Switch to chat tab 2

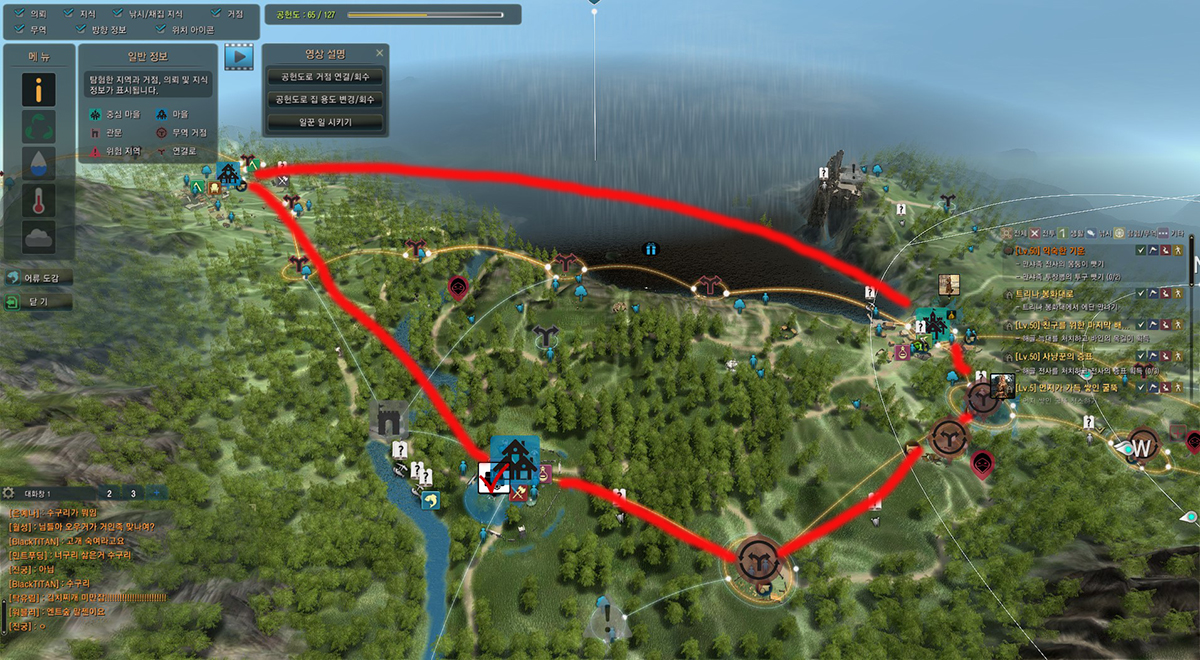(109, 493)
